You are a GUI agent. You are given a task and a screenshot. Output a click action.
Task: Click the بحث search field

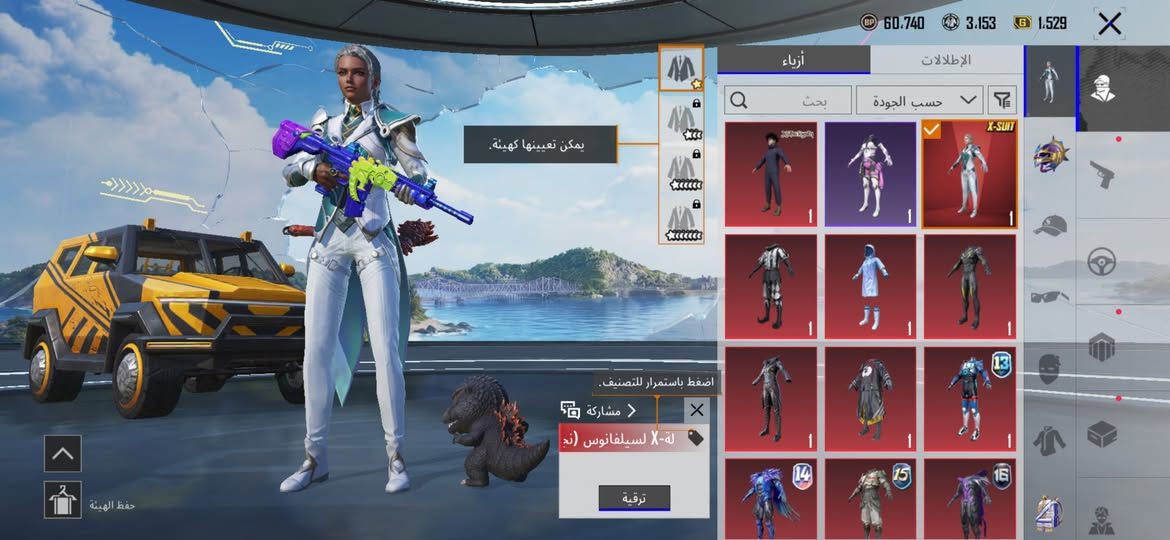[x=786, y=100]
